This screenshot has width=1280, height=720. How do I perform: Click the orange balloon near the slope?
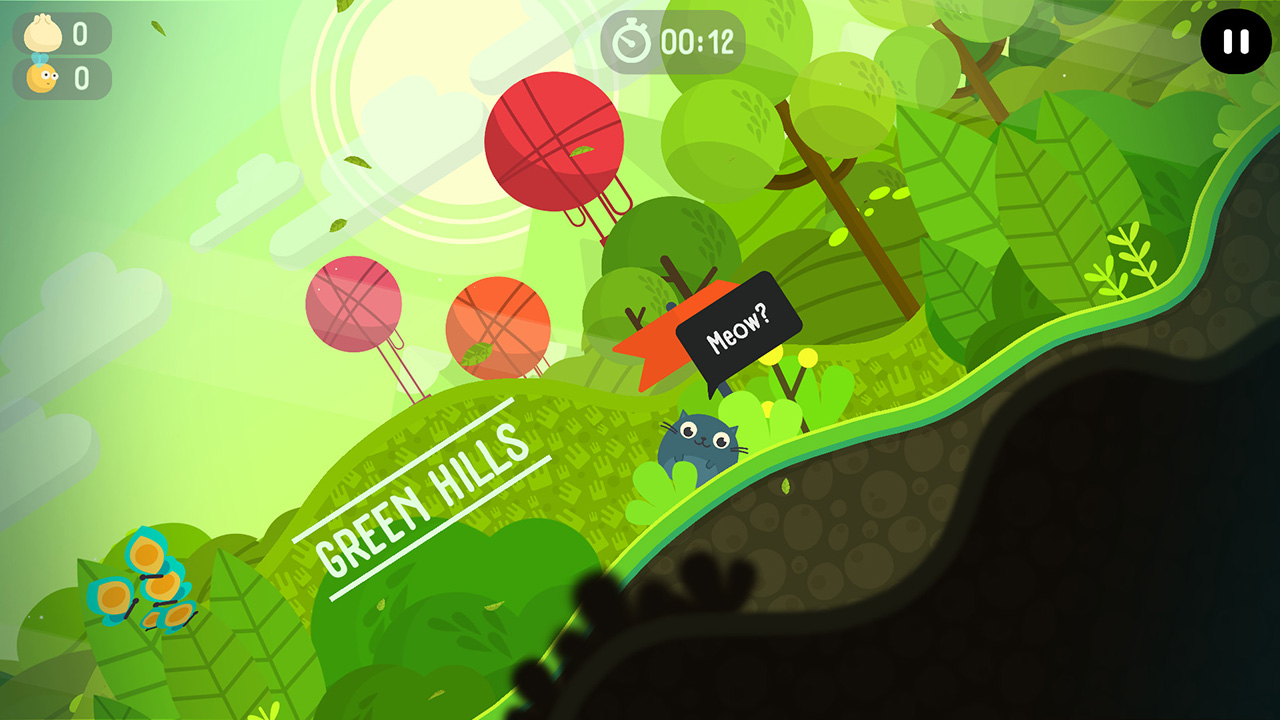click(x=498, y=325)
